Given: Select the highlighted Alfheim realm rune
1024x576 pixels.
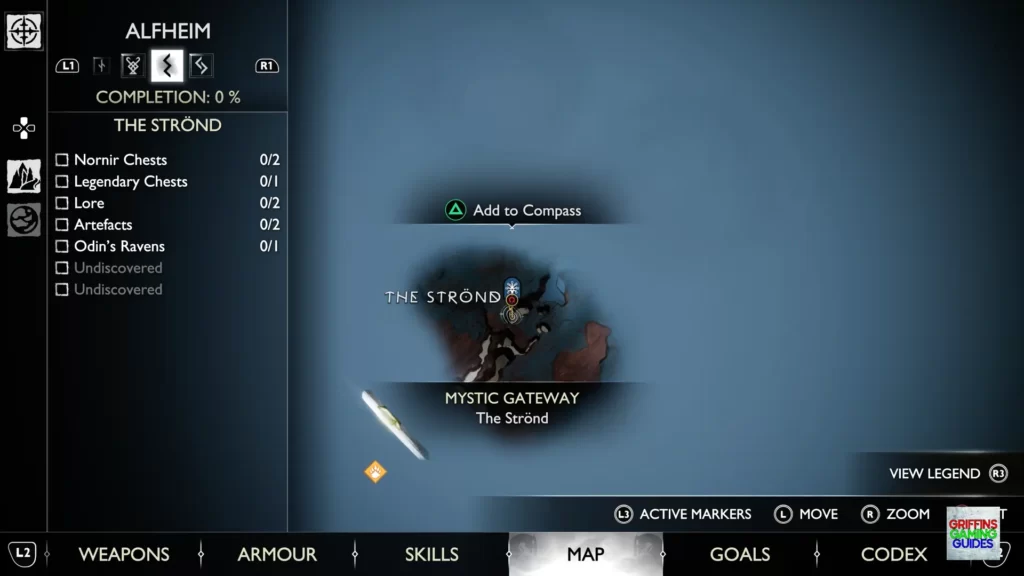Looking at the screenshot, I should pos(167,66).
